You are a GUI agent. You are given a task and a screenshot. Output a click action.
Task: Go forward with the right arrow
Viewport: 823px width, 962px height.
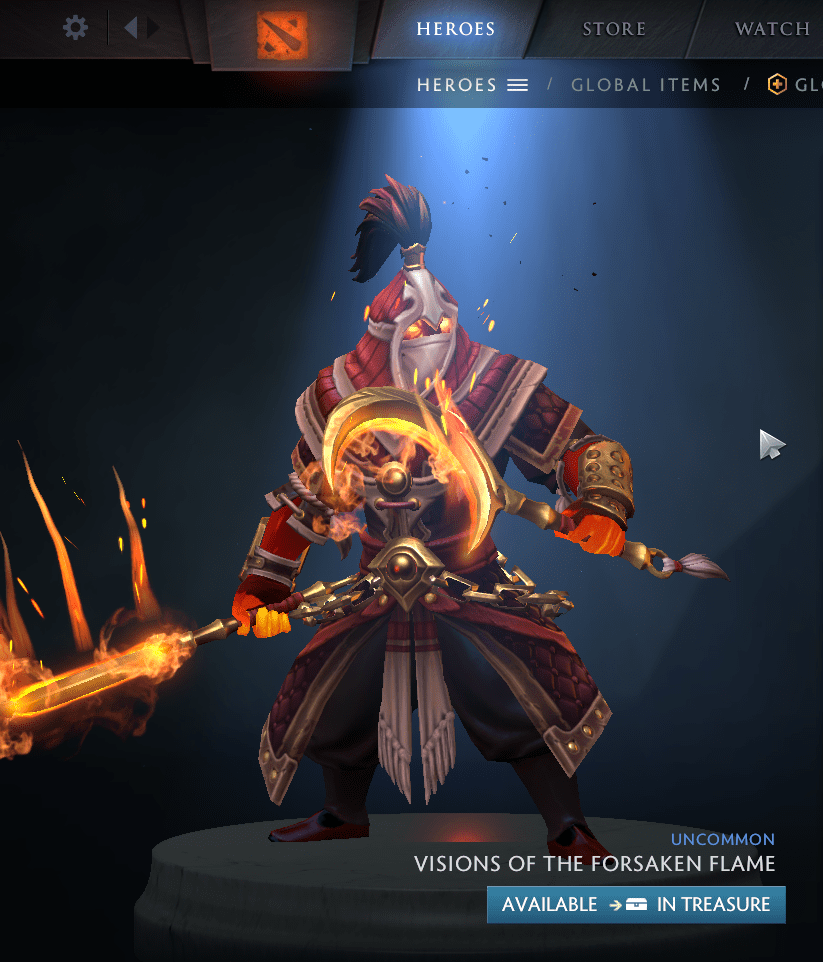pos(153,27)
